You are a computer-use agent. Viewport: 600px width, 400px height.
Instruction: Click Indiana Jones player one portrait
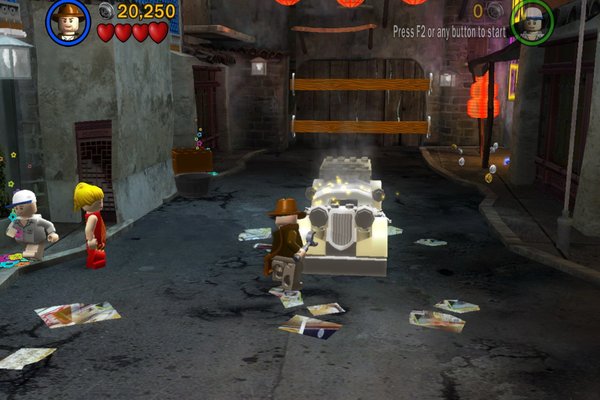click(x=68, y=22)
